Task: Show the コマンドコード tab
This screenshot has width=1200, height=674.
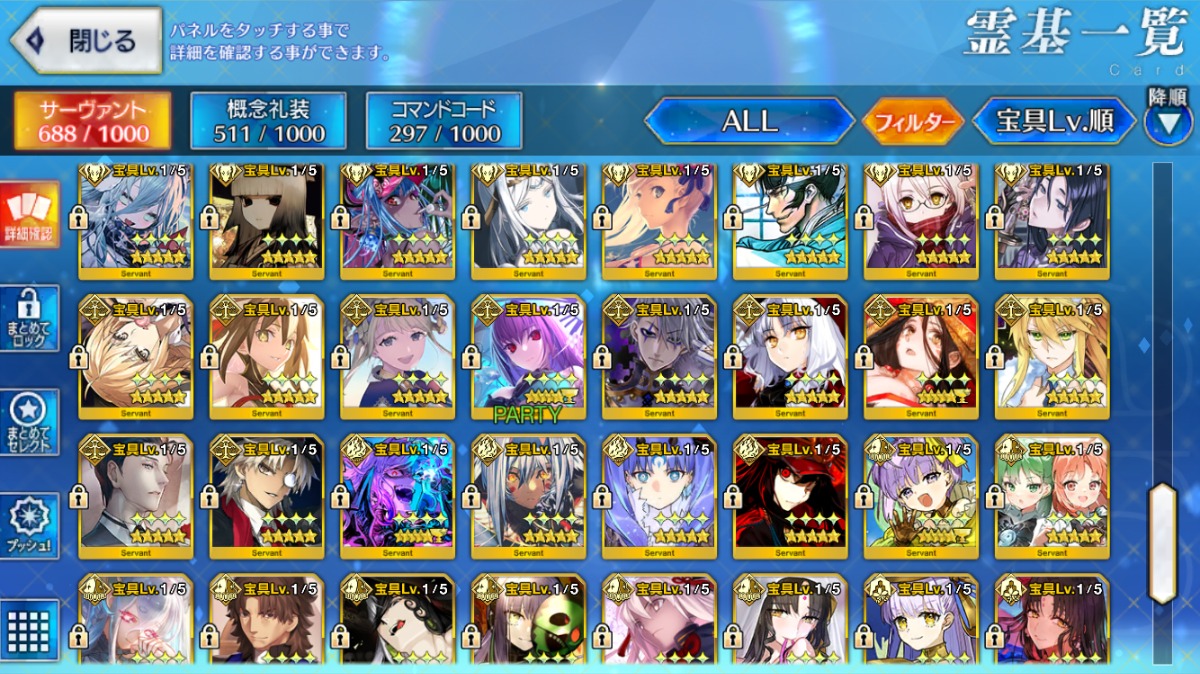Action: pyautogui.click(x=445, y=121)
